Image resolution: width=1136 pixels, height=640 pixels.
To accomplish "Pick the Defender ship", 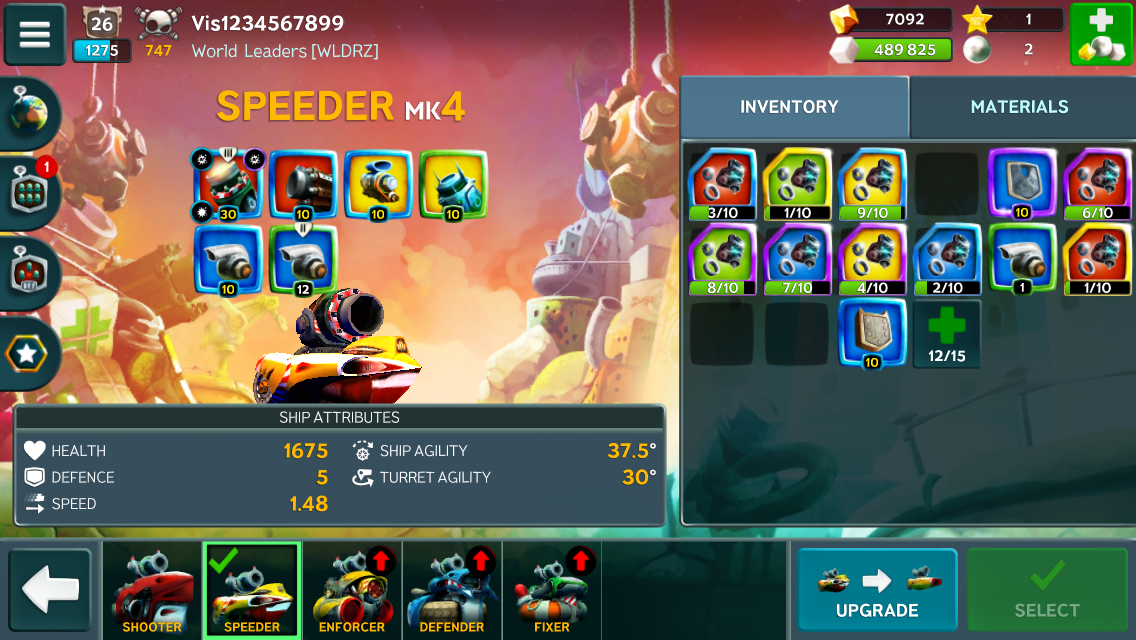I will (452, 591).
